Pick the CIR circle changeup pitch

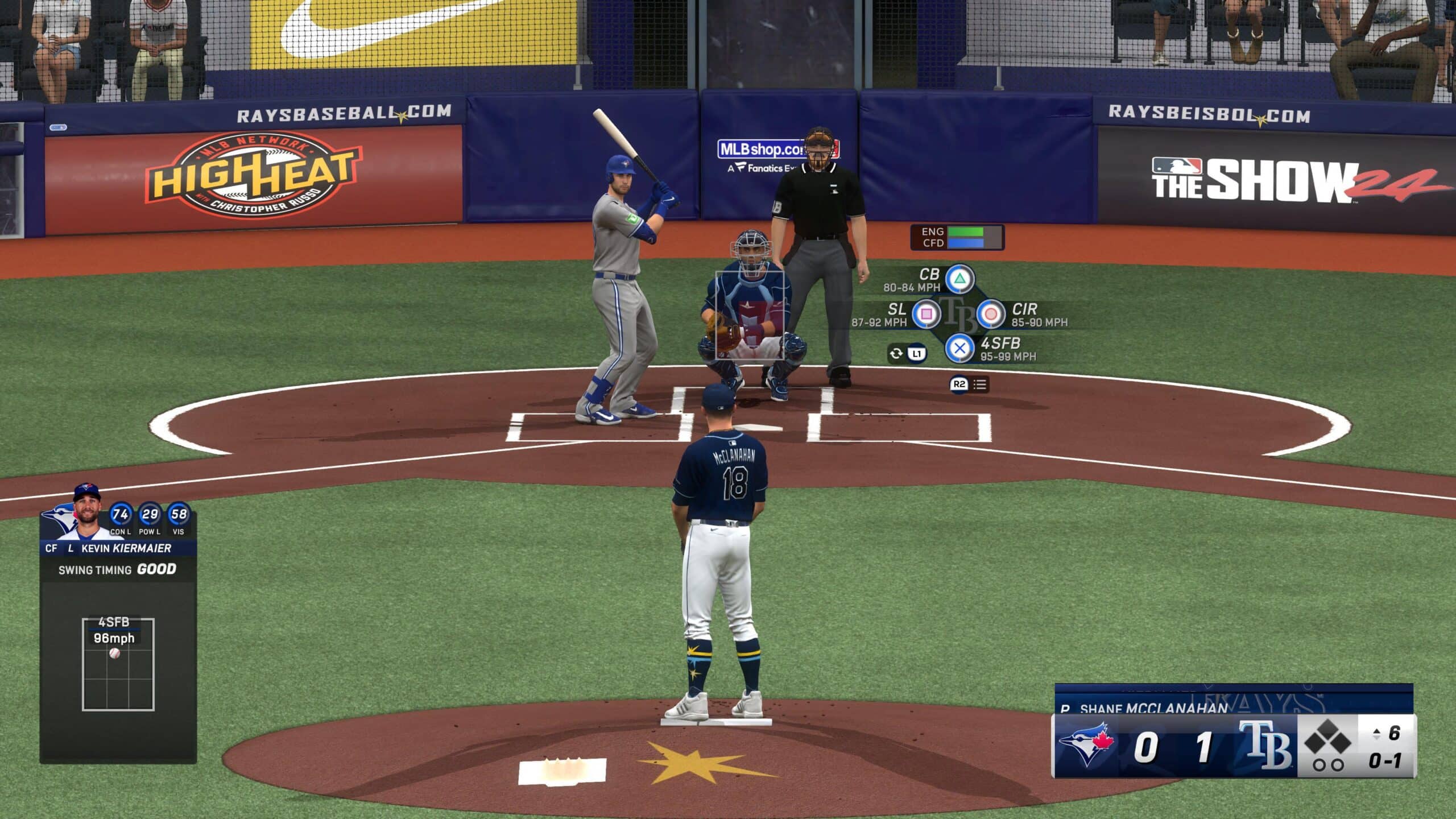click(x=990, y=313)
